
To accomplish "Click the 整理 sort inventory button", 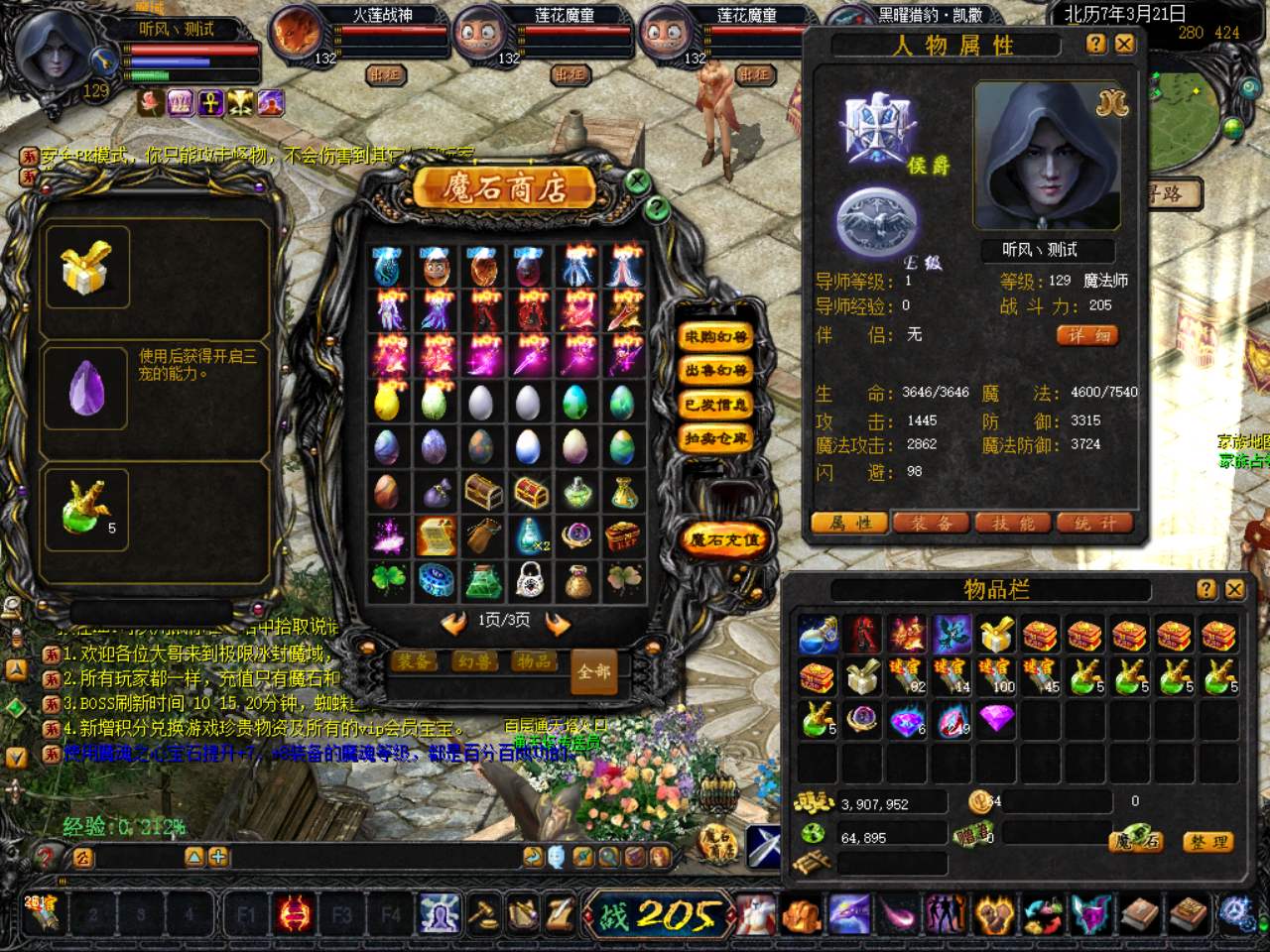I will [x=1207, y=842].
